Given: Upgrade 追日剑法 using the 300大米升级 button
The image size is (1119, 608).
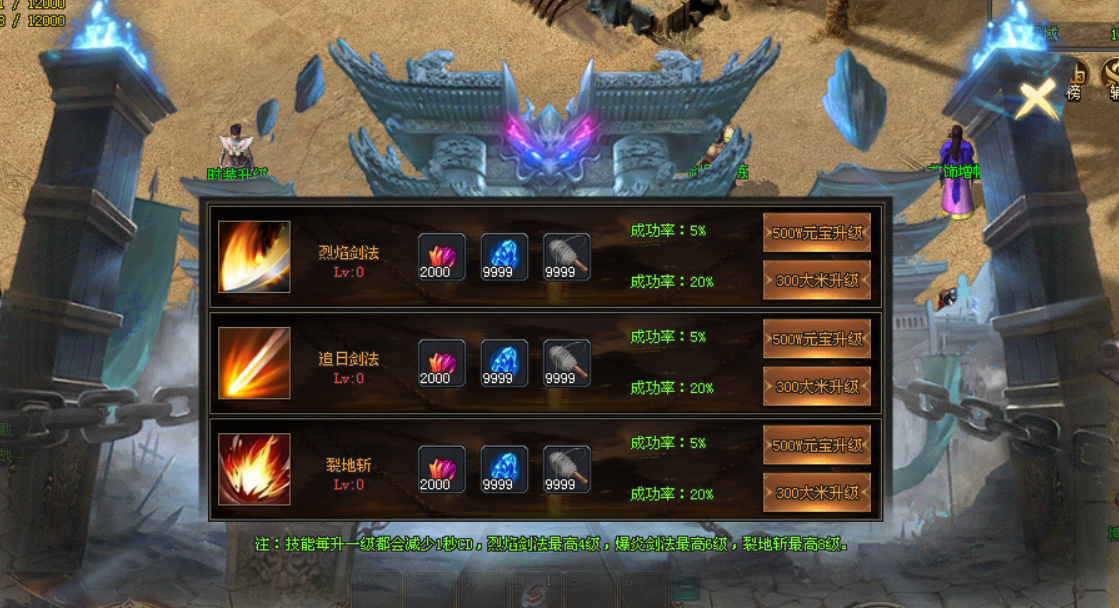Looking at the screenshot, I should tap(816, 387).
